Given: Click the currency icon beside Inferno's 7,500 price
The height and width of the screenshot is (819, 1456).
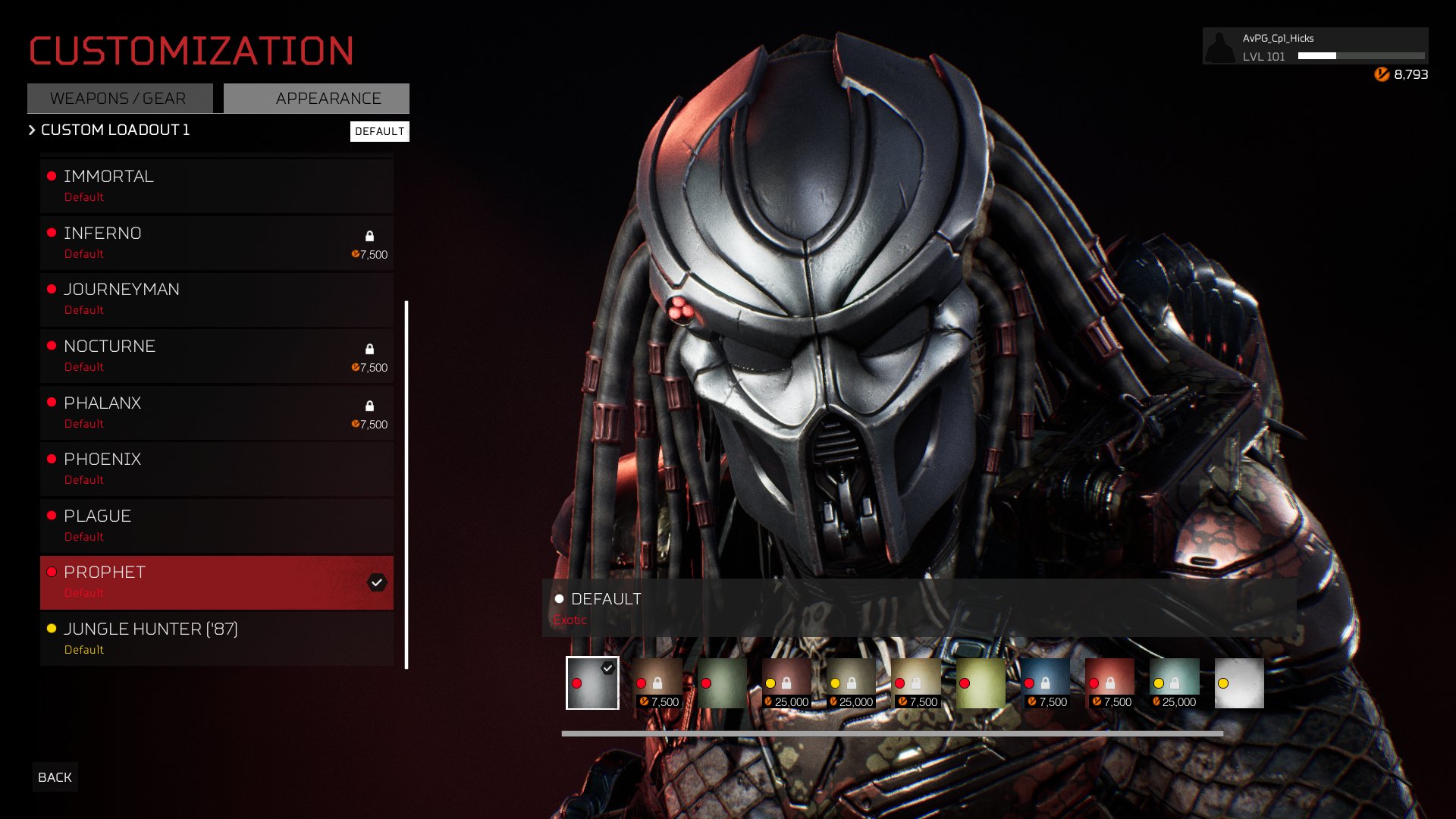Looking at the screenshot, I should tap(355, 255).
